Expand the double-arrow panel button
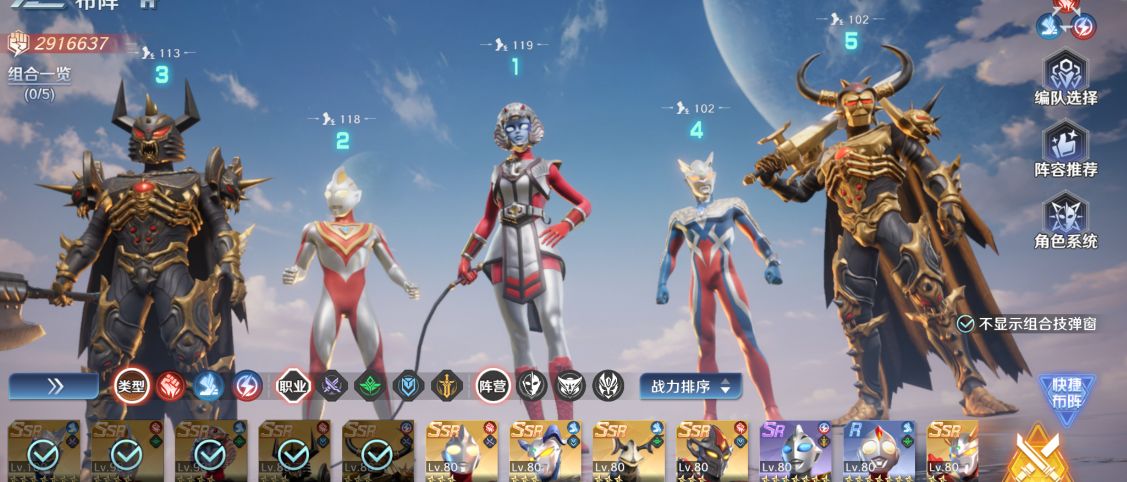The width and height of the screenshot is (1127, 482). pyautogui.click(x=55, y=386)
